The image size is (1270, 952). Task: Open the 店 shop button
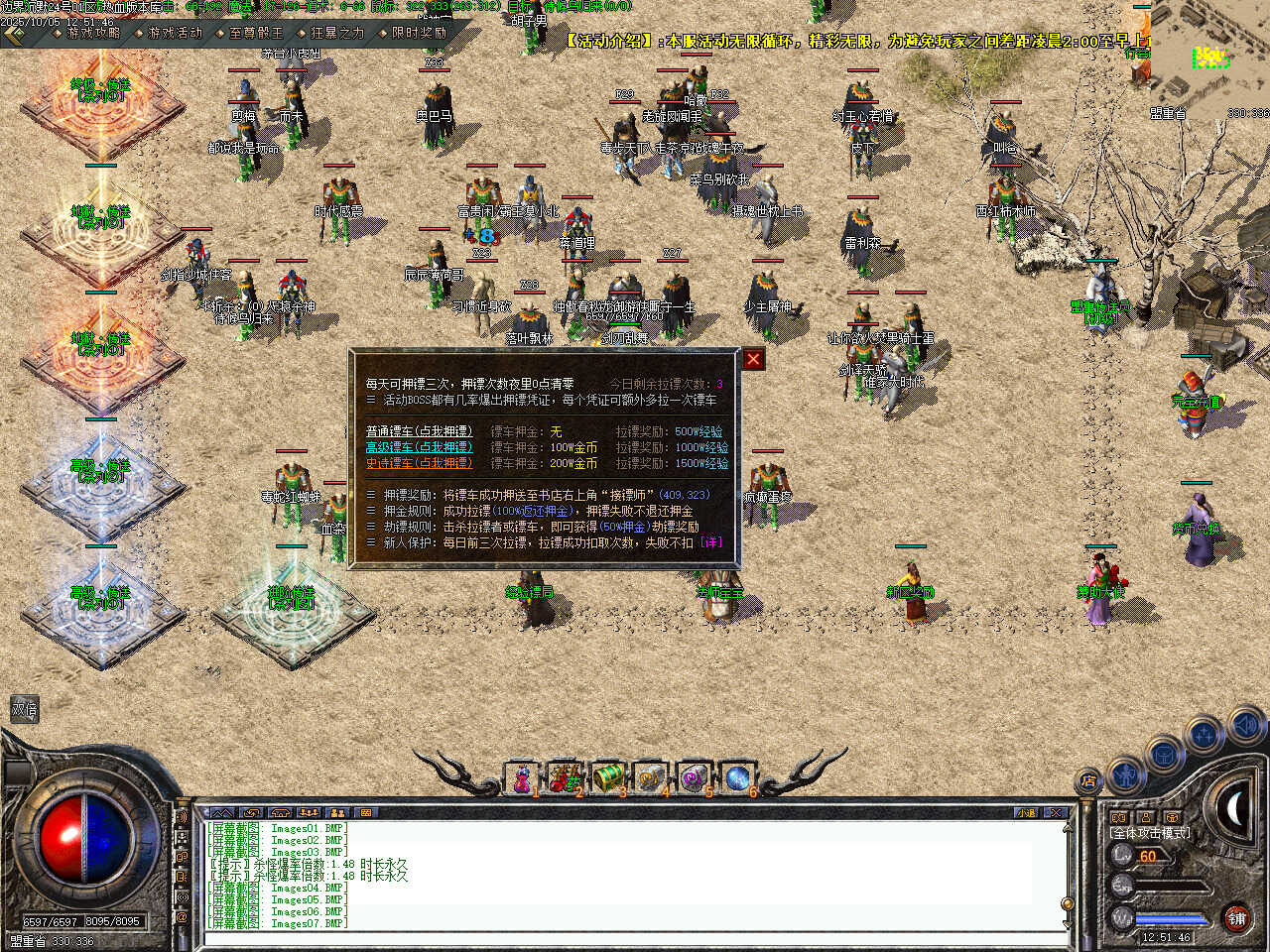[x=1088, y=781]
